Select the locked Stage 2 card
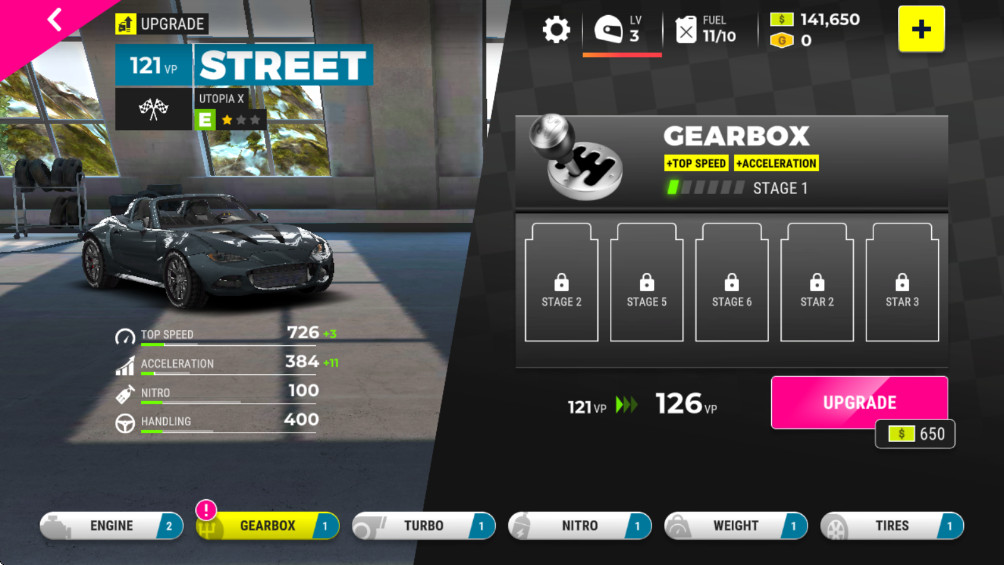 click(x=561, y=283)
